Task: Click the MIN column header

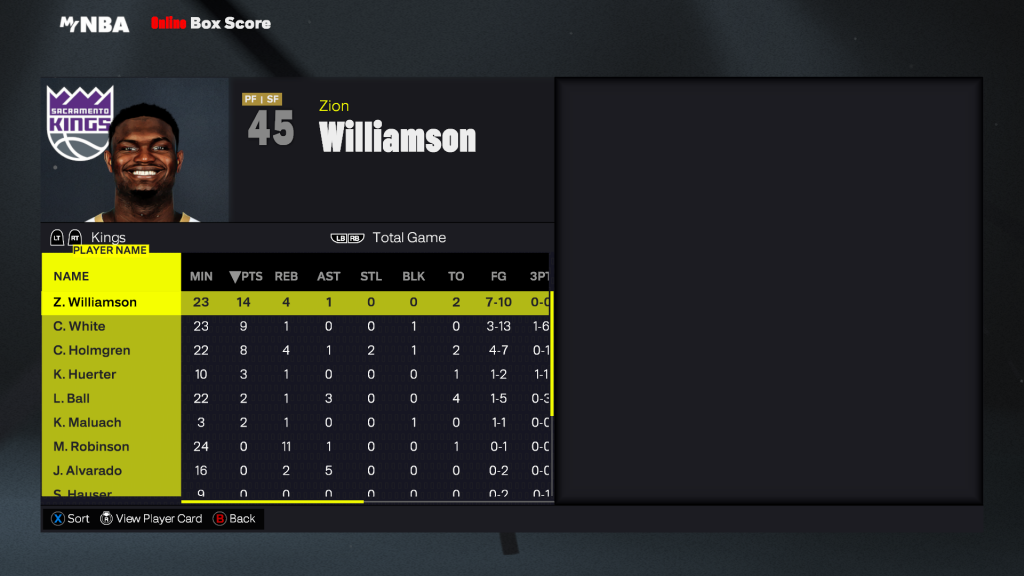Action: 201,276
